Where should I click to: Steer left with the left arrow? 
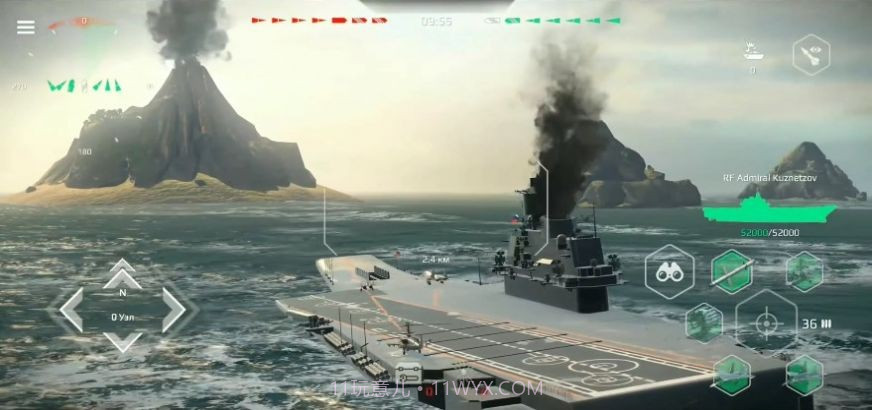70,309
